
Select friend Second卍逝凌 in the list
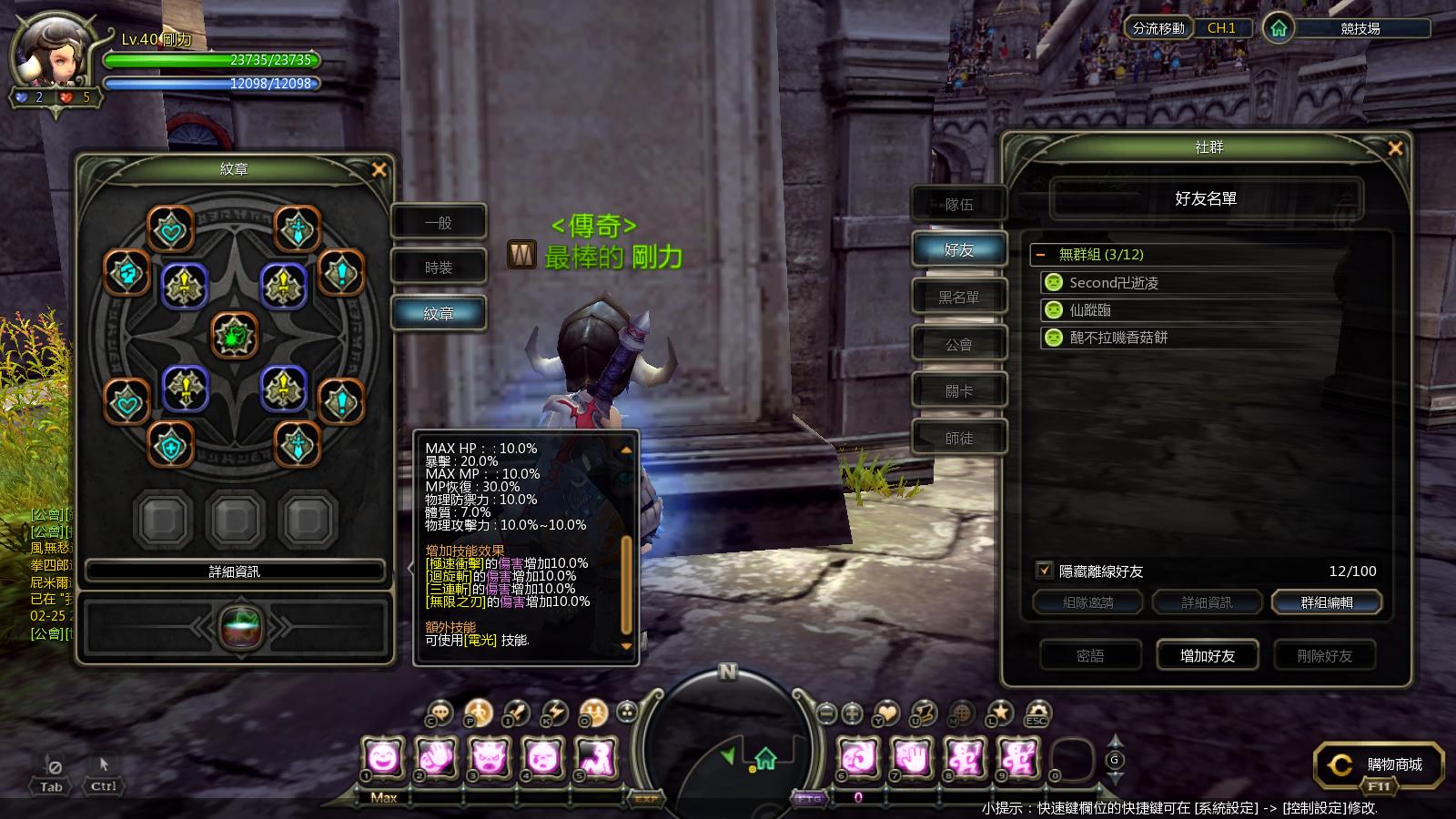pyautogui.click(x=1114, y=283)
